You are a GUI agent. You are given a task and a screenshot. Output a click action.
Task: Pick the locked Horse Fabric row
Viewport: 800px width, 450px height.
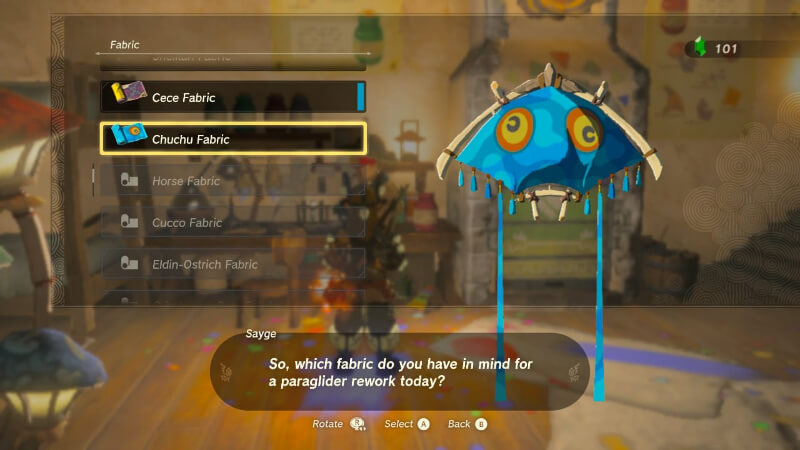click(233, 181)
